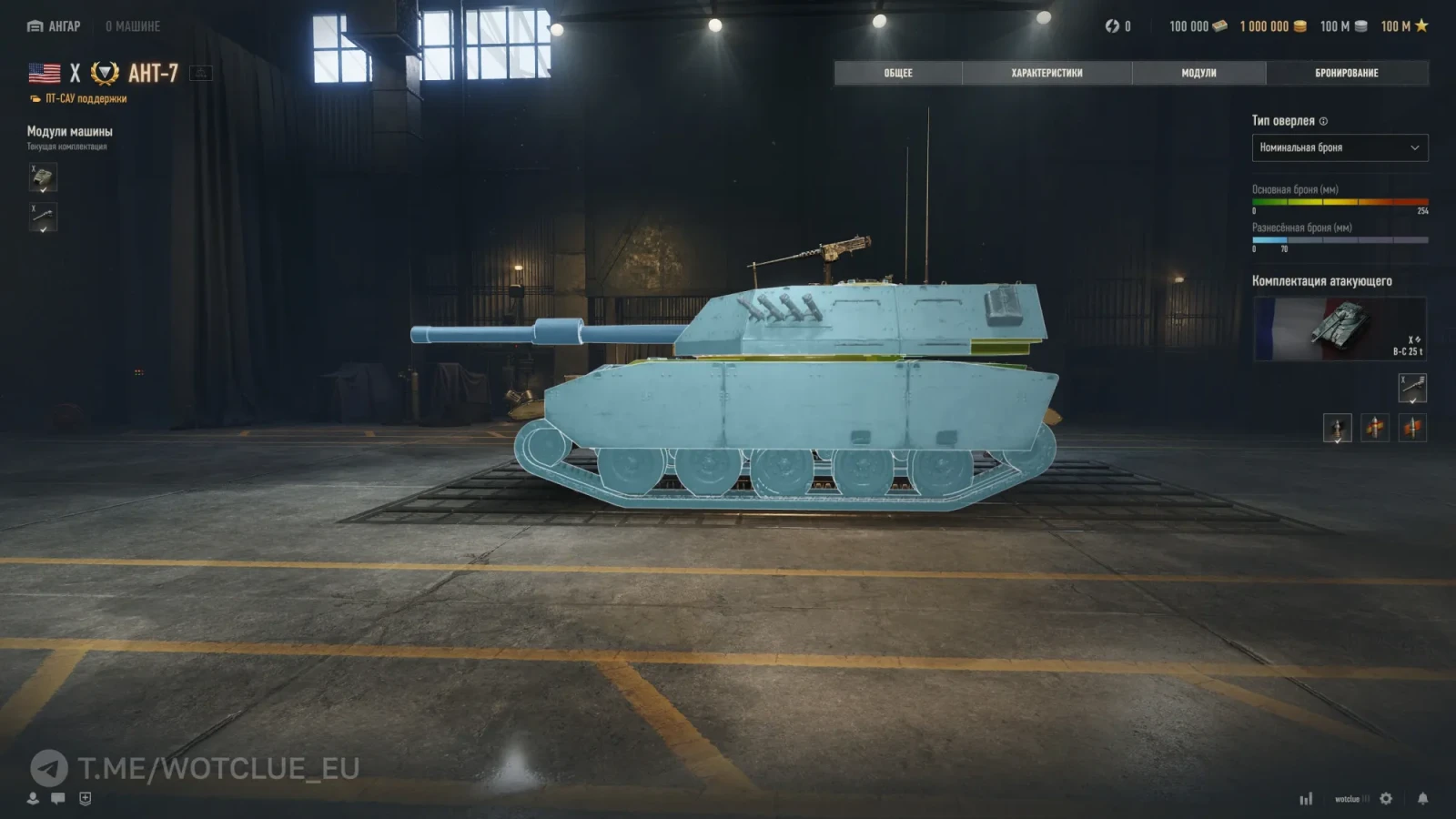The height and width of the screenshot is (819, 1456).
Task: Open the ХАРАКТЕРИСТИКИ tab
Action: click(1046, 73)
